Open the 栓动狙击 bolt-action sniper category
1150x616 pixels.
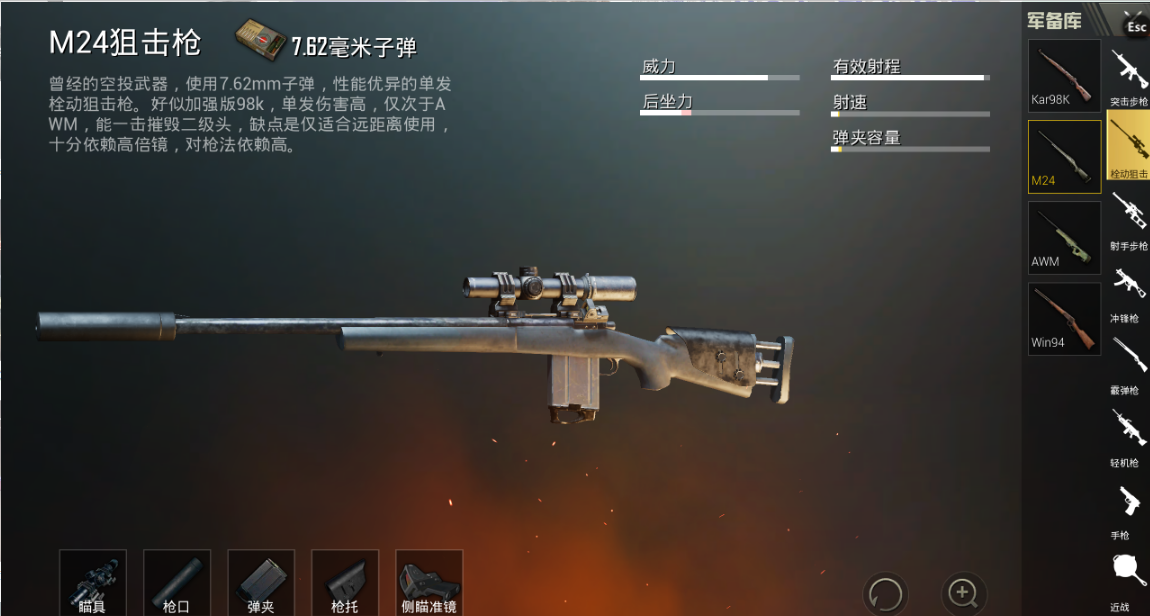tap(1129, 147)
